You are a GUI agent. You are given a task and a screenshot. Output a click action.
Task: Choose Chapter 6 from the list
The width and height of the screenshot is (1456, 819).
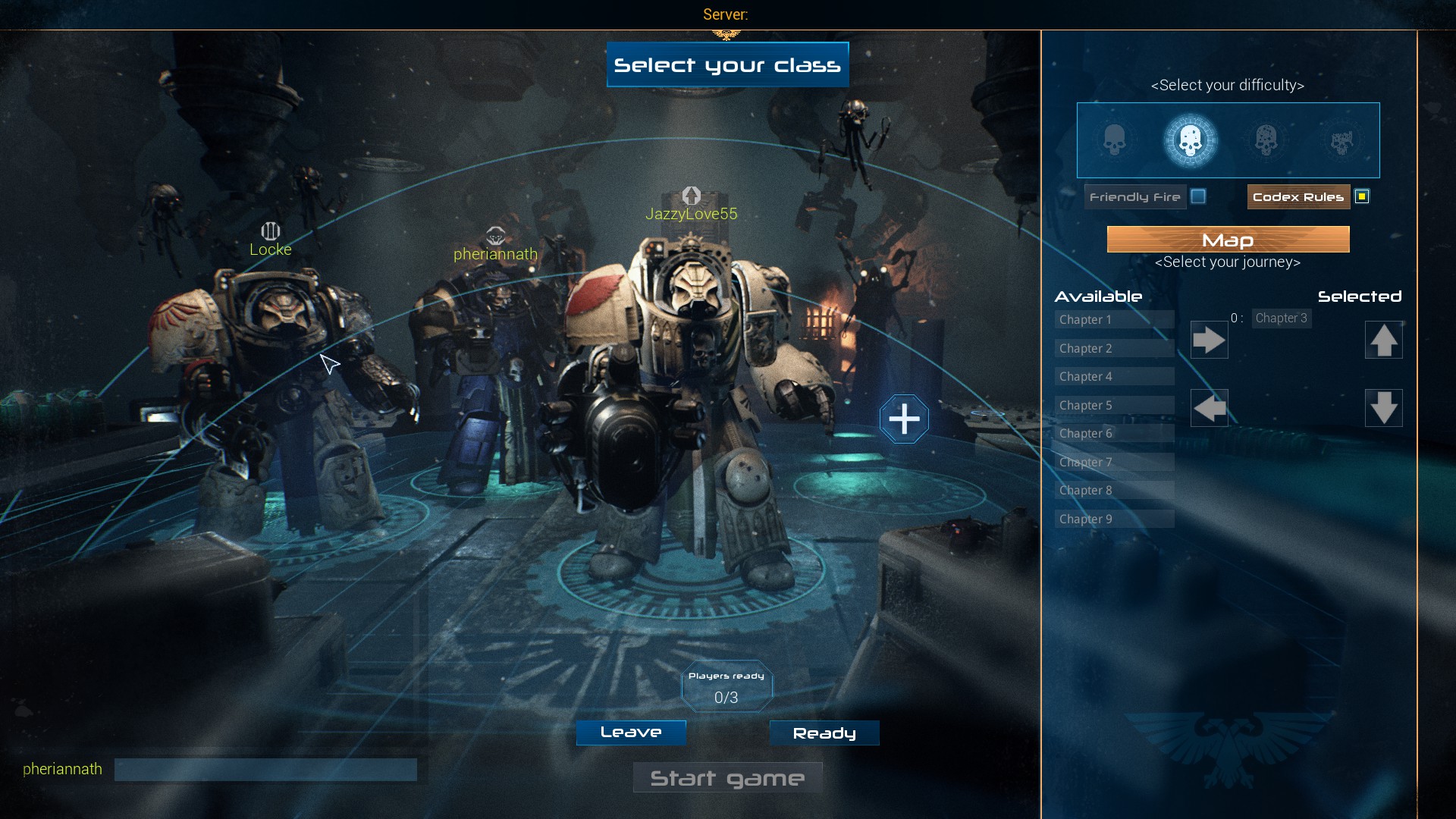click(x=1113, y=434)
